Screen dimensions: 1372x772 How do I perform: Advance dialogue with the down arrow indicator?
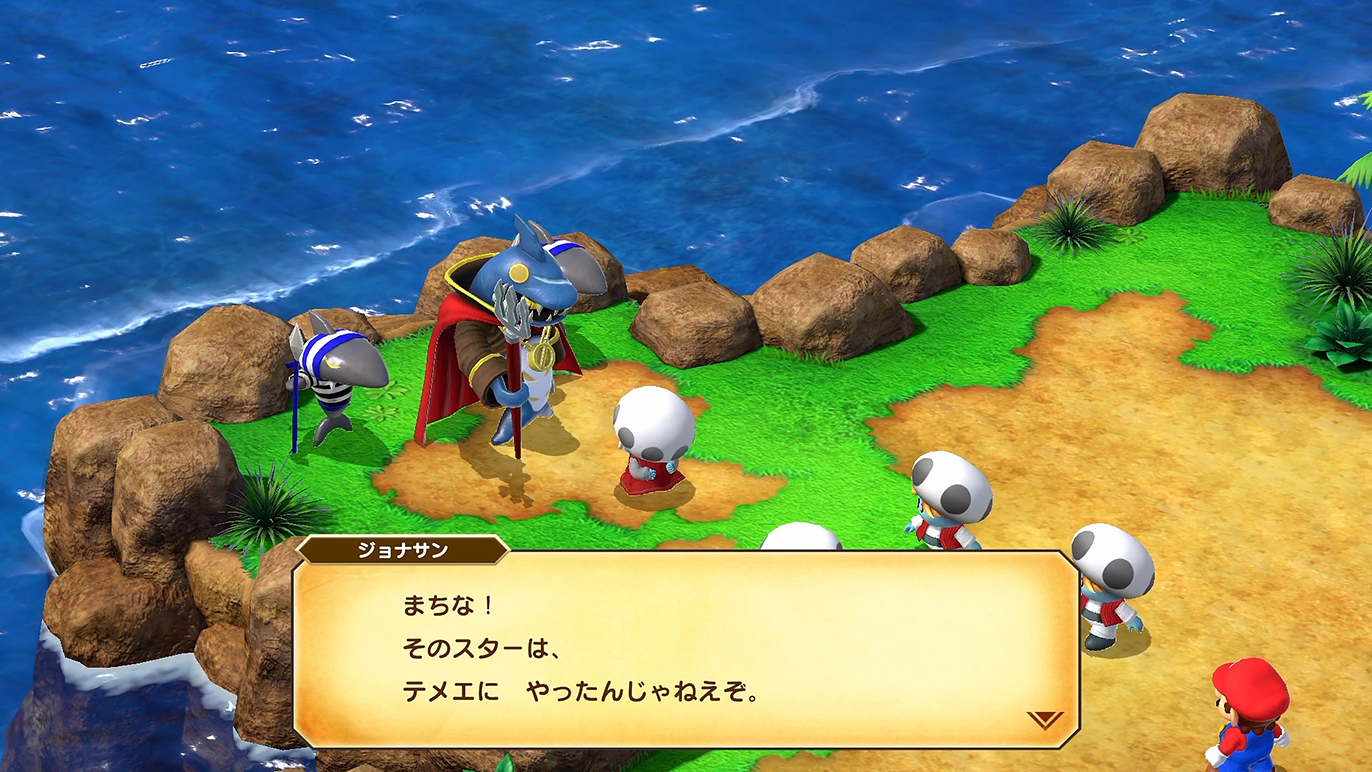coord(1044,719)
